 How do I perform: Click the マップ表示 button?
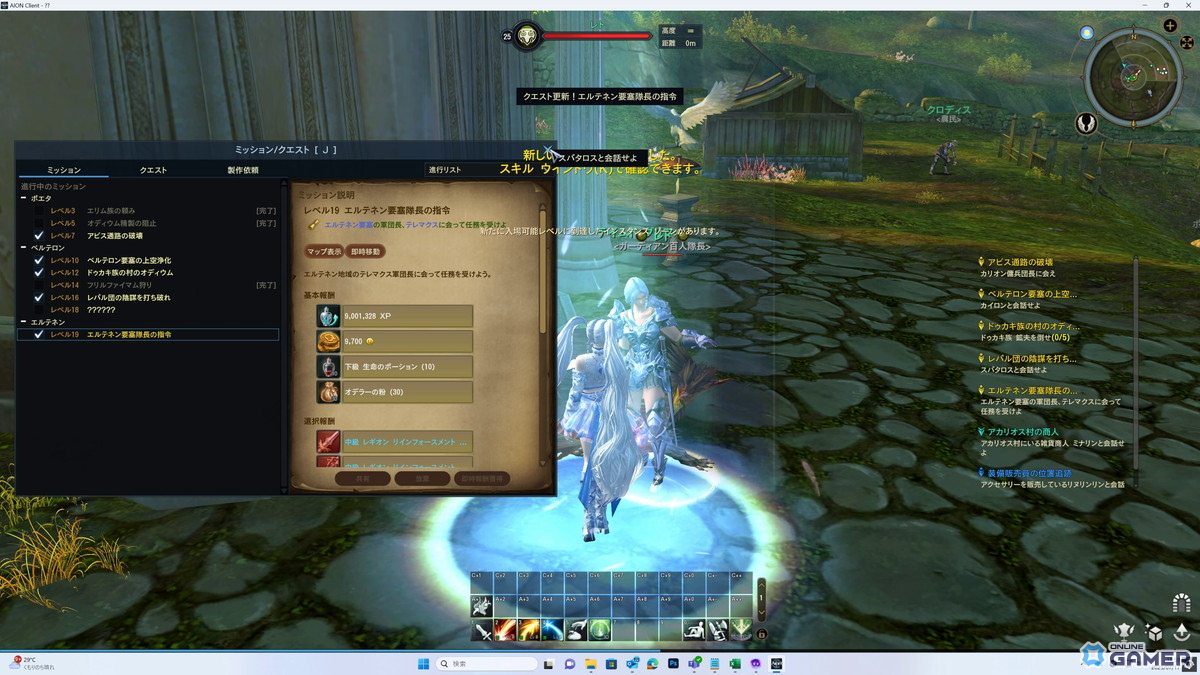click(324, 252)
